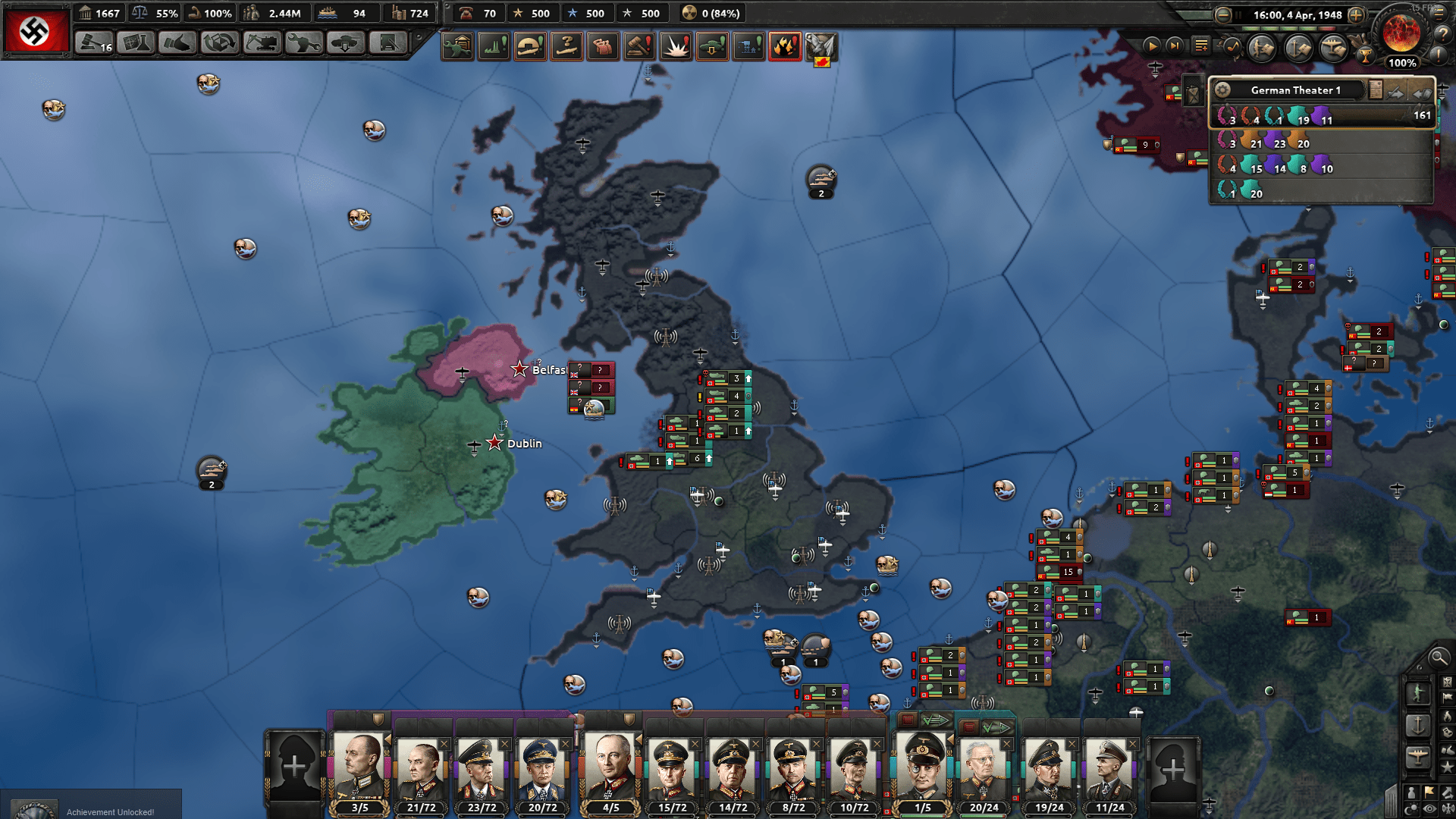Open the message settings dropdown (list with plus)
This screenshot has width=1456, height=819.
point(1201,46)
